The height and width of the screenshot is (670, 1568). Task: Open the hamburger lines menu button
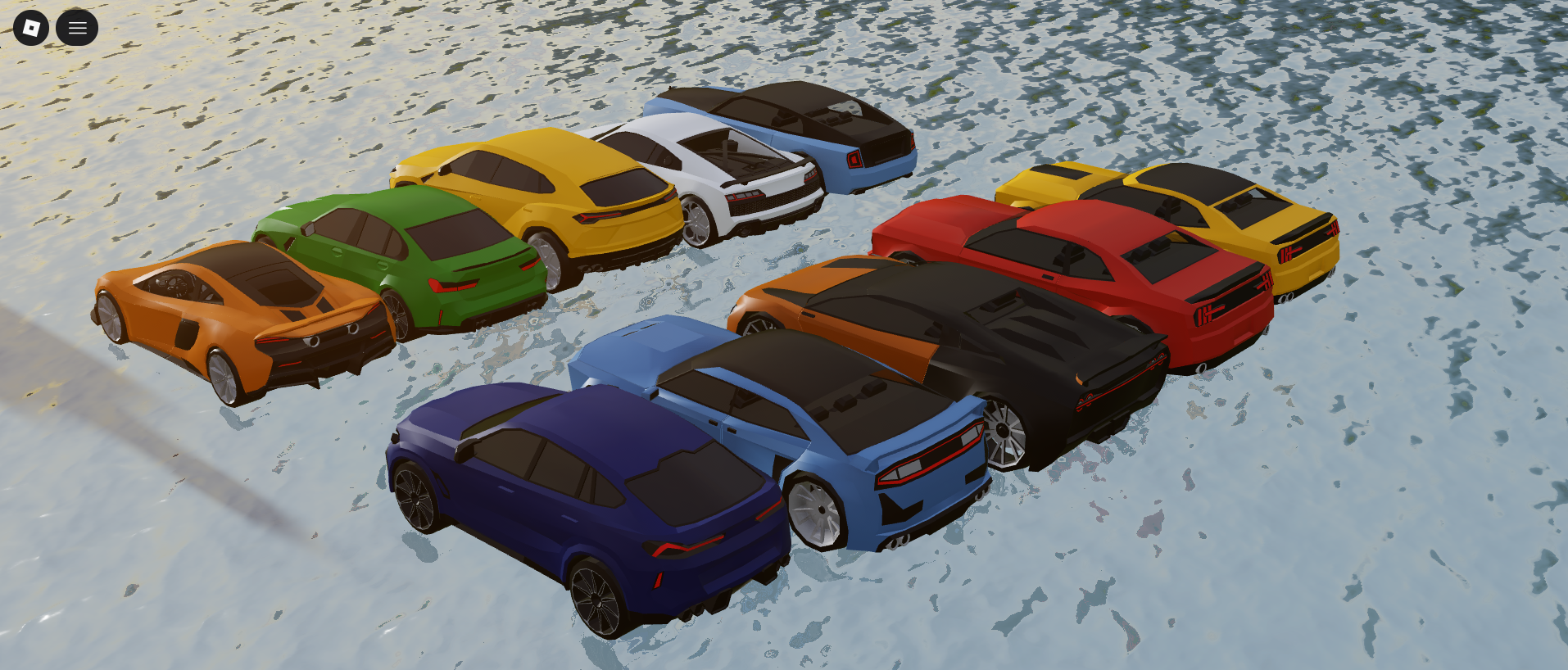coord(77,28)
